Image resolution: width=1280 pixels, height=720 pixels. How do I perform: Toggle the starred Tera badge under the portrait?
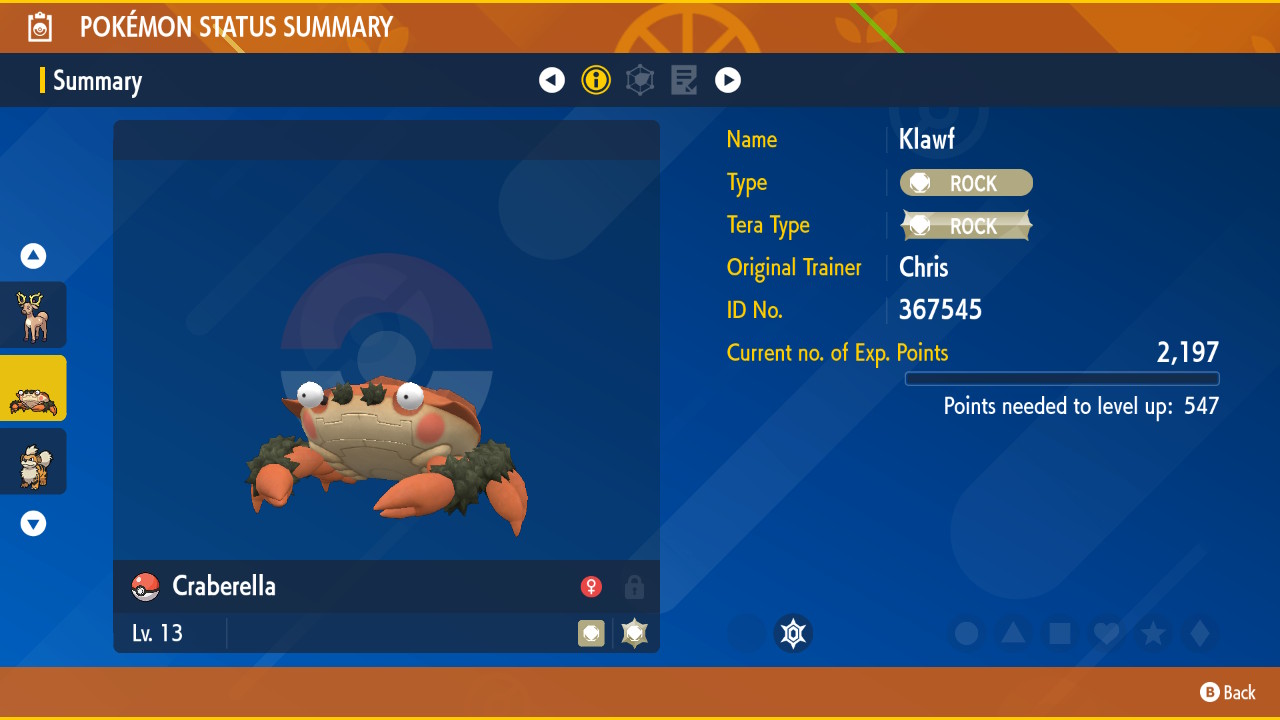pos(634,633)
